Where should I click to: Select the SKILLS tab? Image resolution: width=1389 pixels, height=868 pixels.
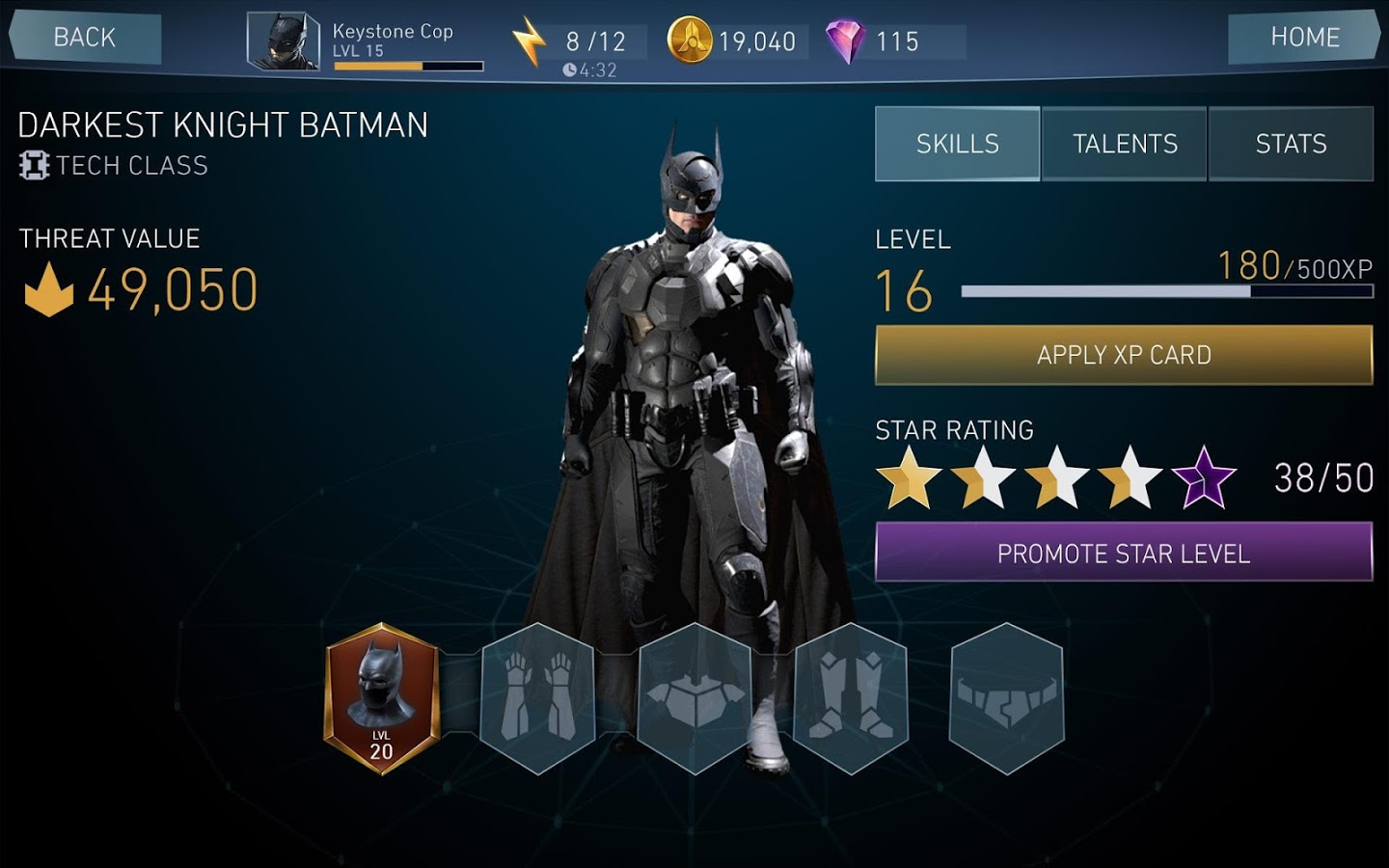coord(956,144)
